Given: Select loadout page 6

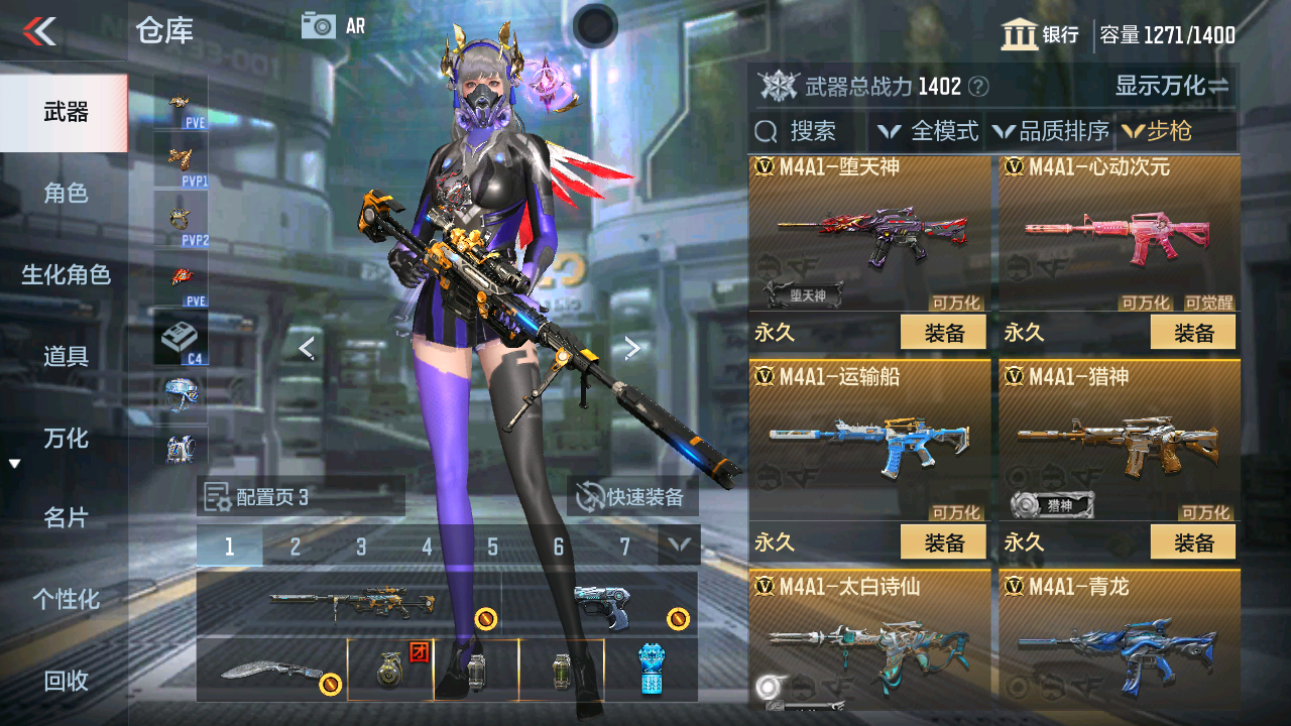Looking at the screenshot, I should (x=557, y=546).
